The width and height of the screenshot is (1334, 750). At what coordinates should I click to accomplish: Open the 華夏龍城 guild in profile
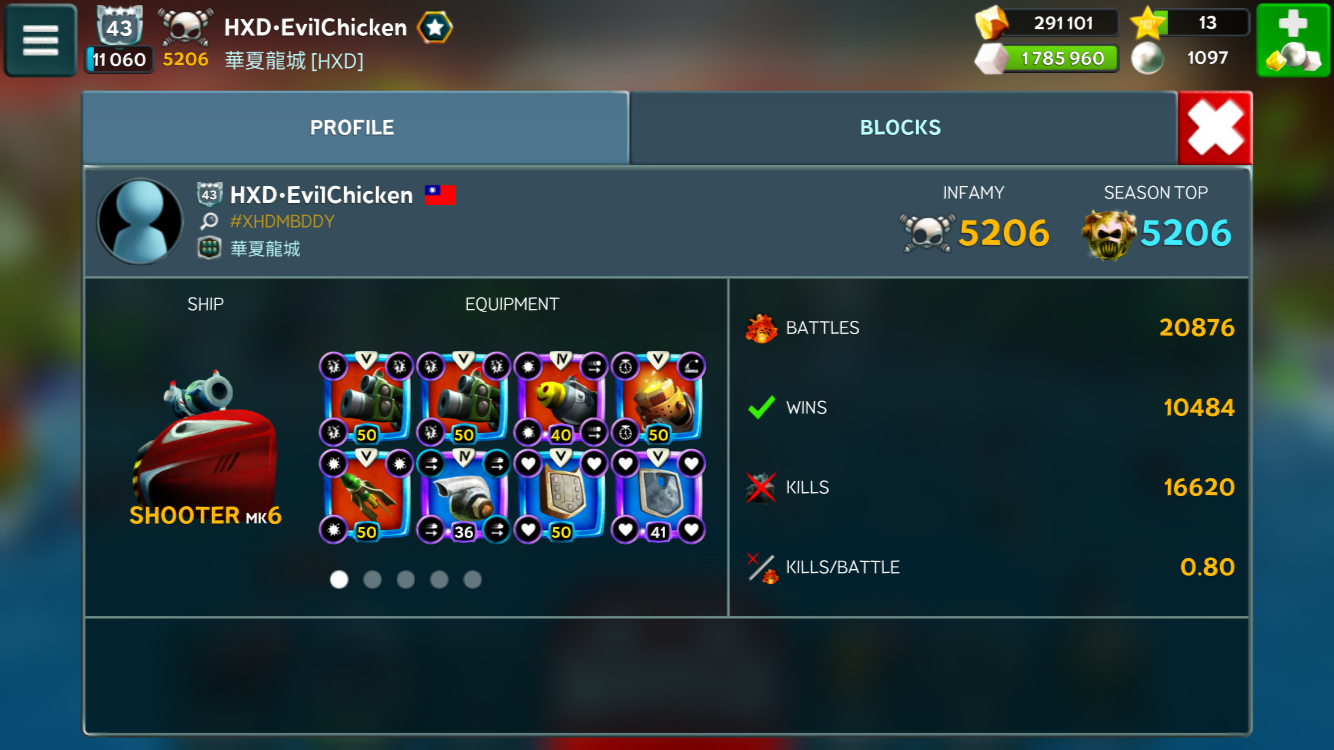pos(265,248)
